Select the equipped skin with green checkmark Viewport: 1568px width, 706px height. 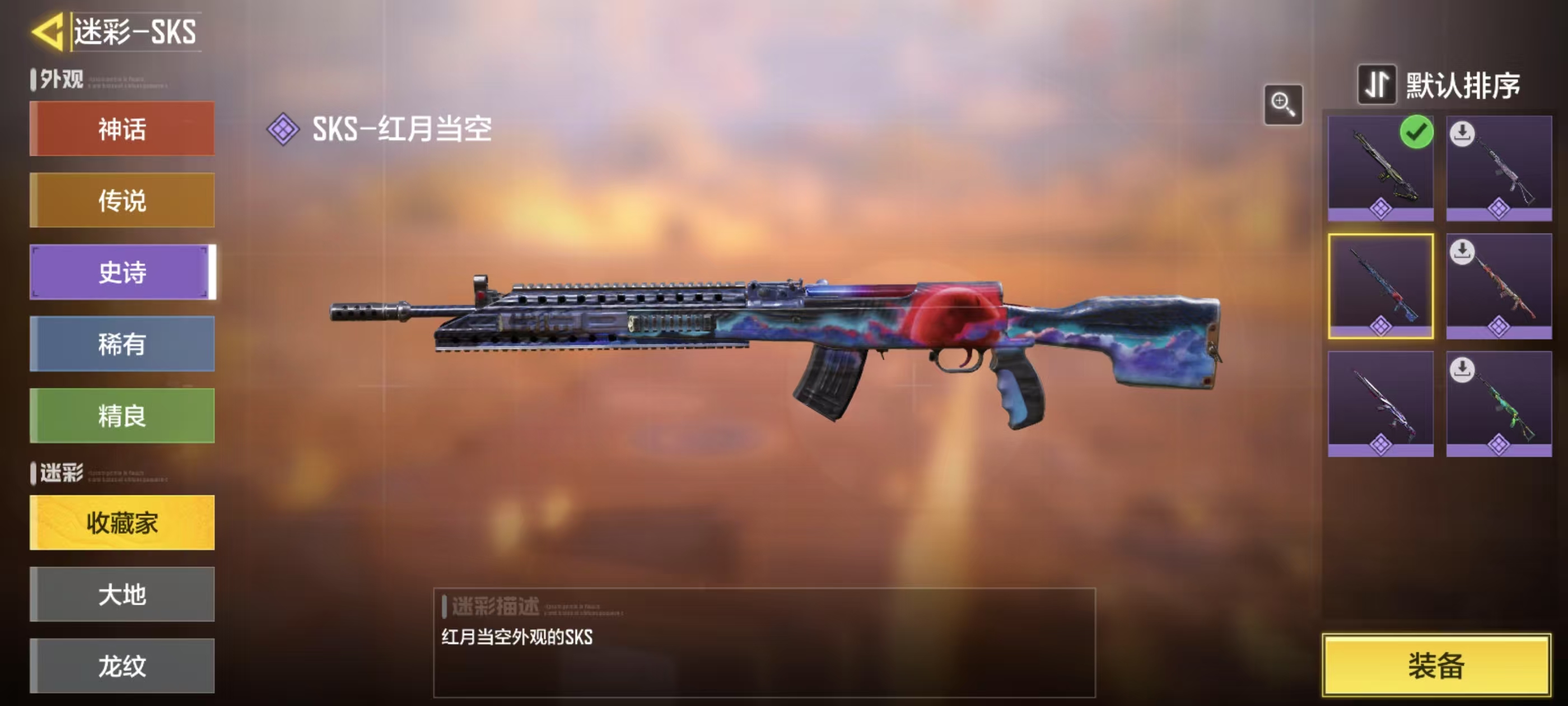click(x=1380, y=168)
